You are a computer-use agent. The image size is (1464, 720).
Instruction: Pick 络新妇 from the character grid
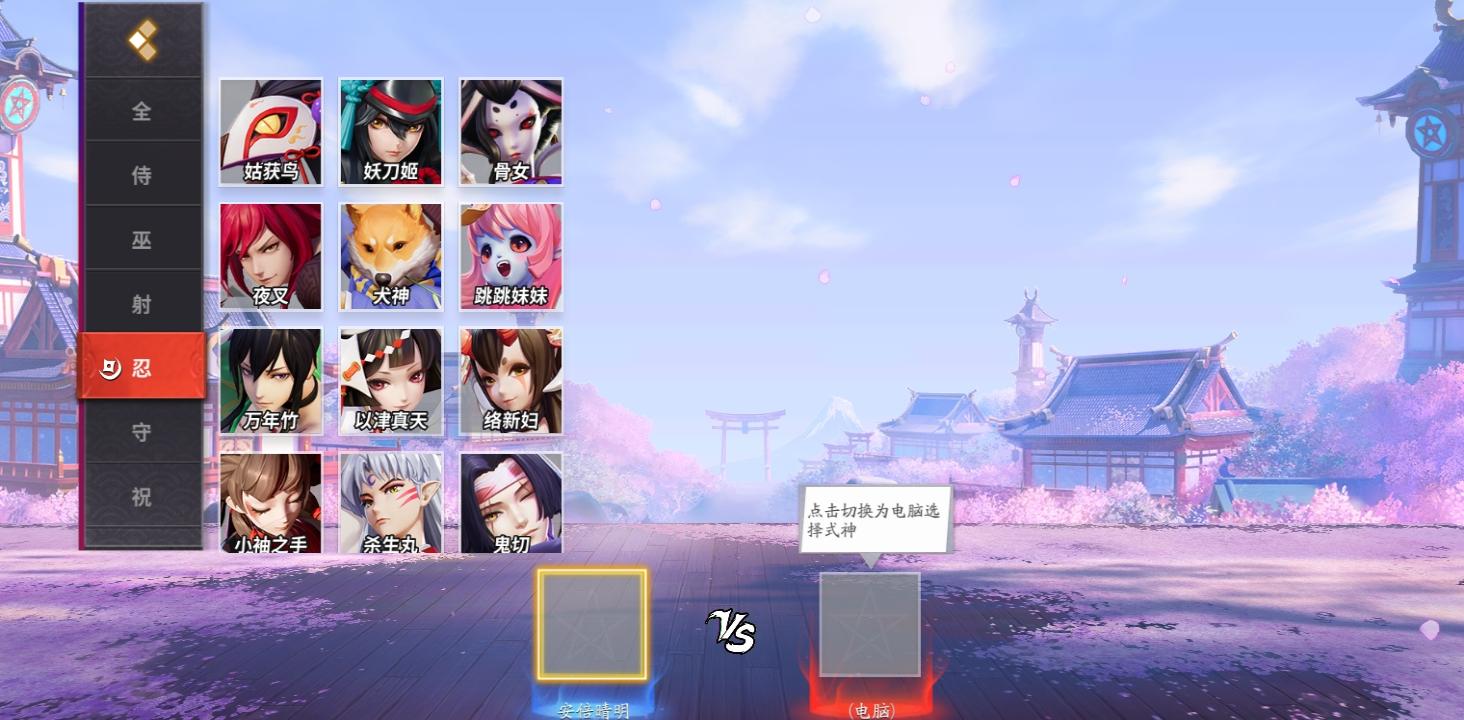point(510,380)
